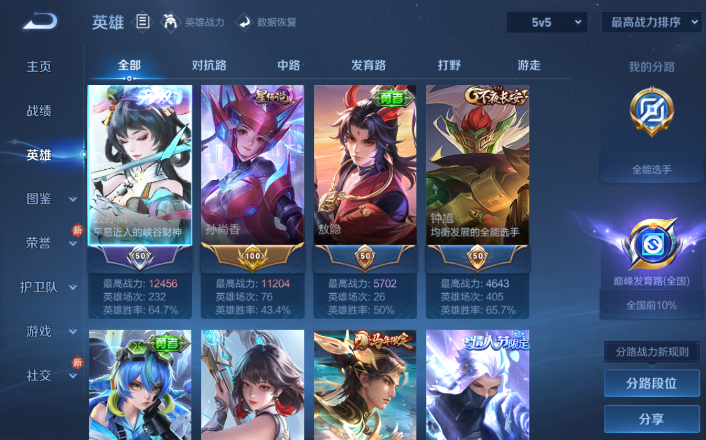The image size is (706, 440).
Task: Open the 最高战力排序 sorting dropdown
Action: coord(652,22)
